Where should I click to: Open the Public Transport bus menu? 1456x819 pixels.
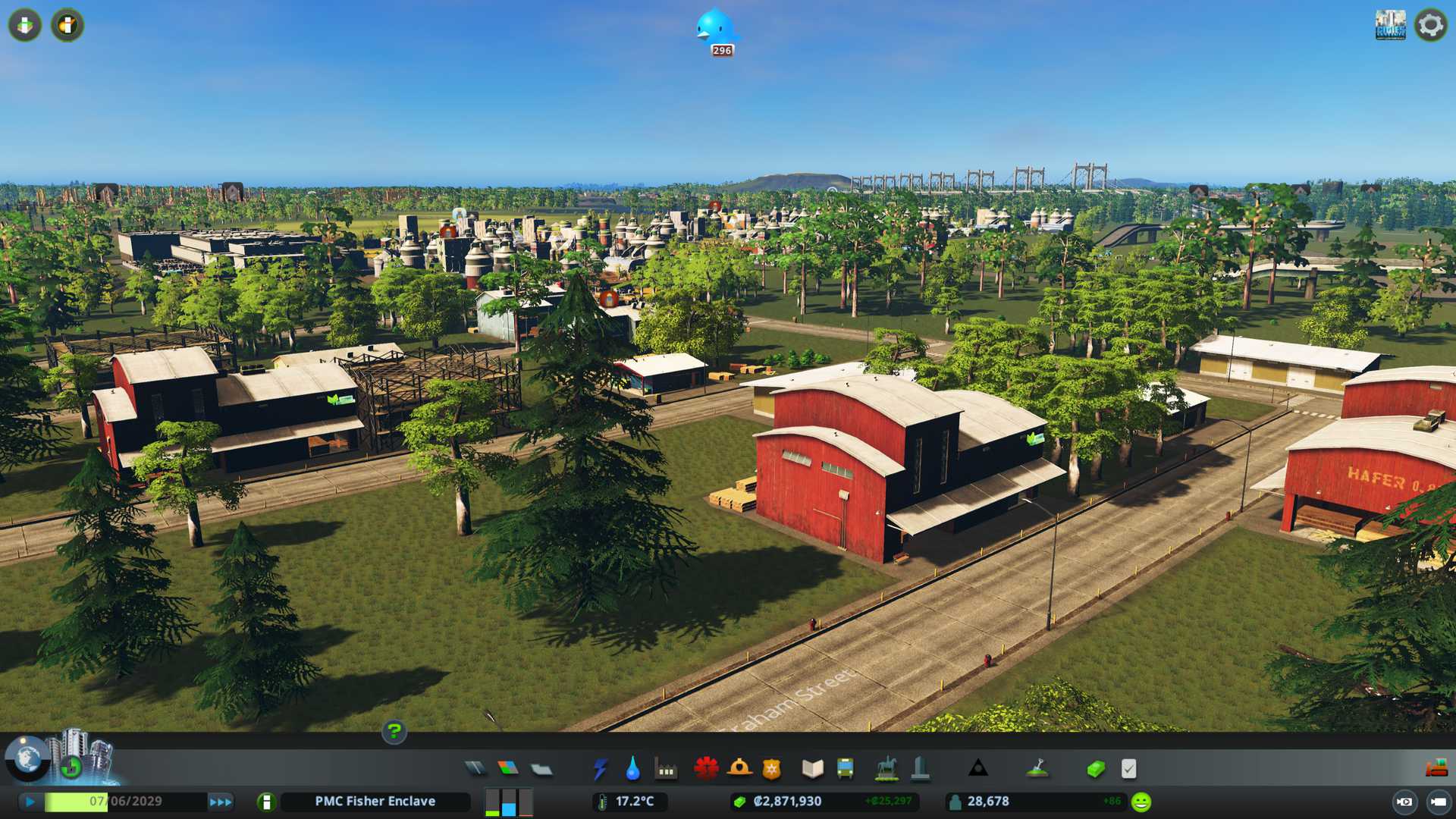coord(845,769)
